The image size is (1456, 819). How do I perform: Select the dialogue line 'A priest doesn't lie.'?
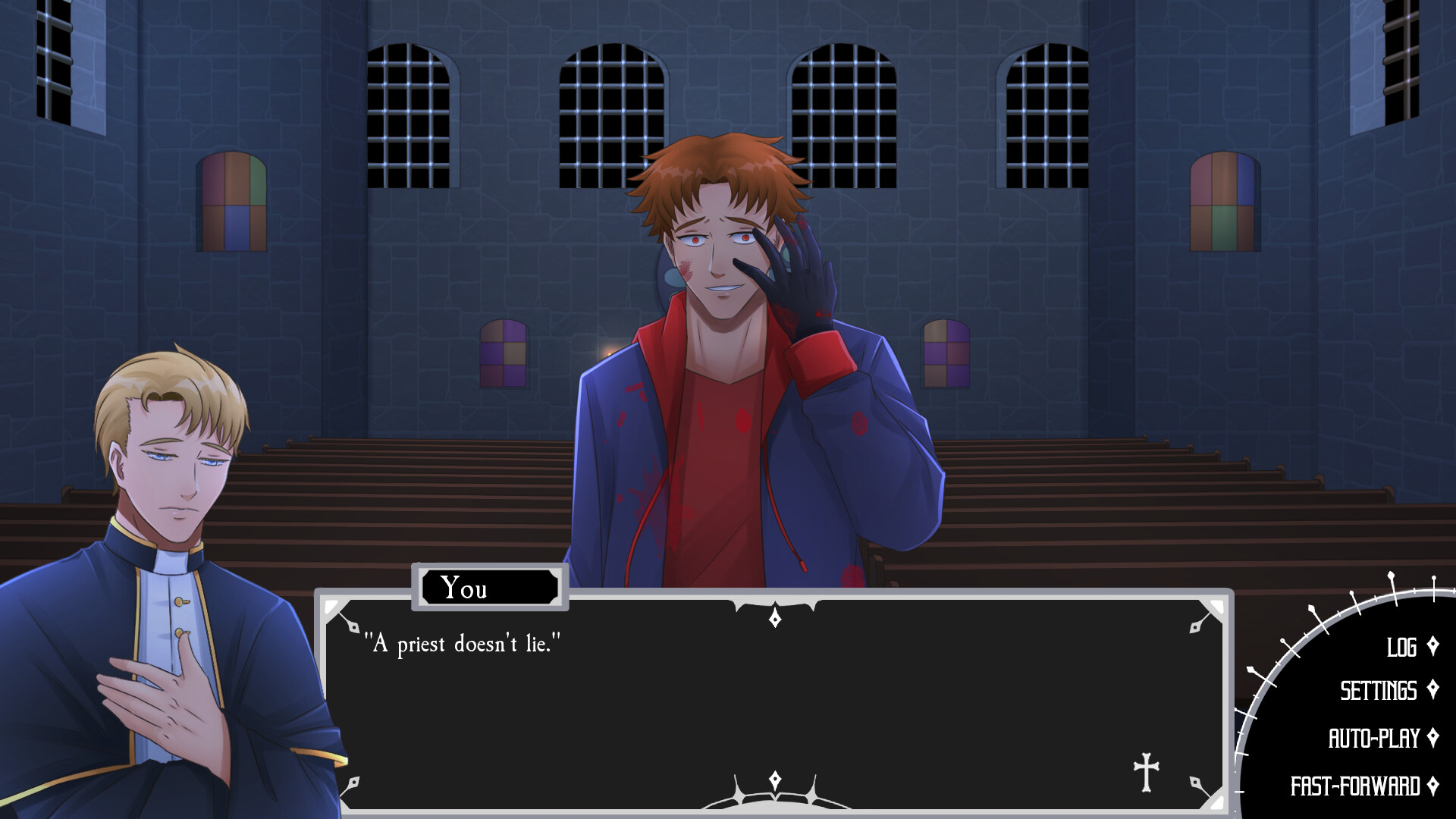pyautogui.click(x=464, y=642)
